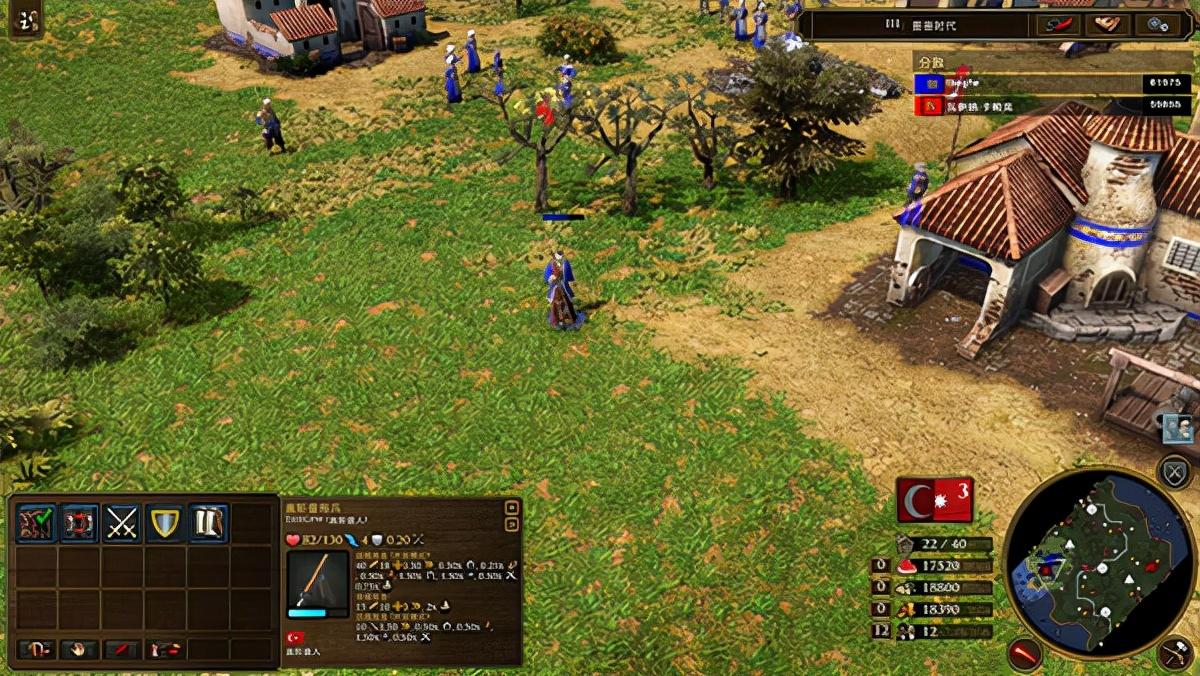Activate the shield defend stance command

pyautogui.click(x=165, y=523)
